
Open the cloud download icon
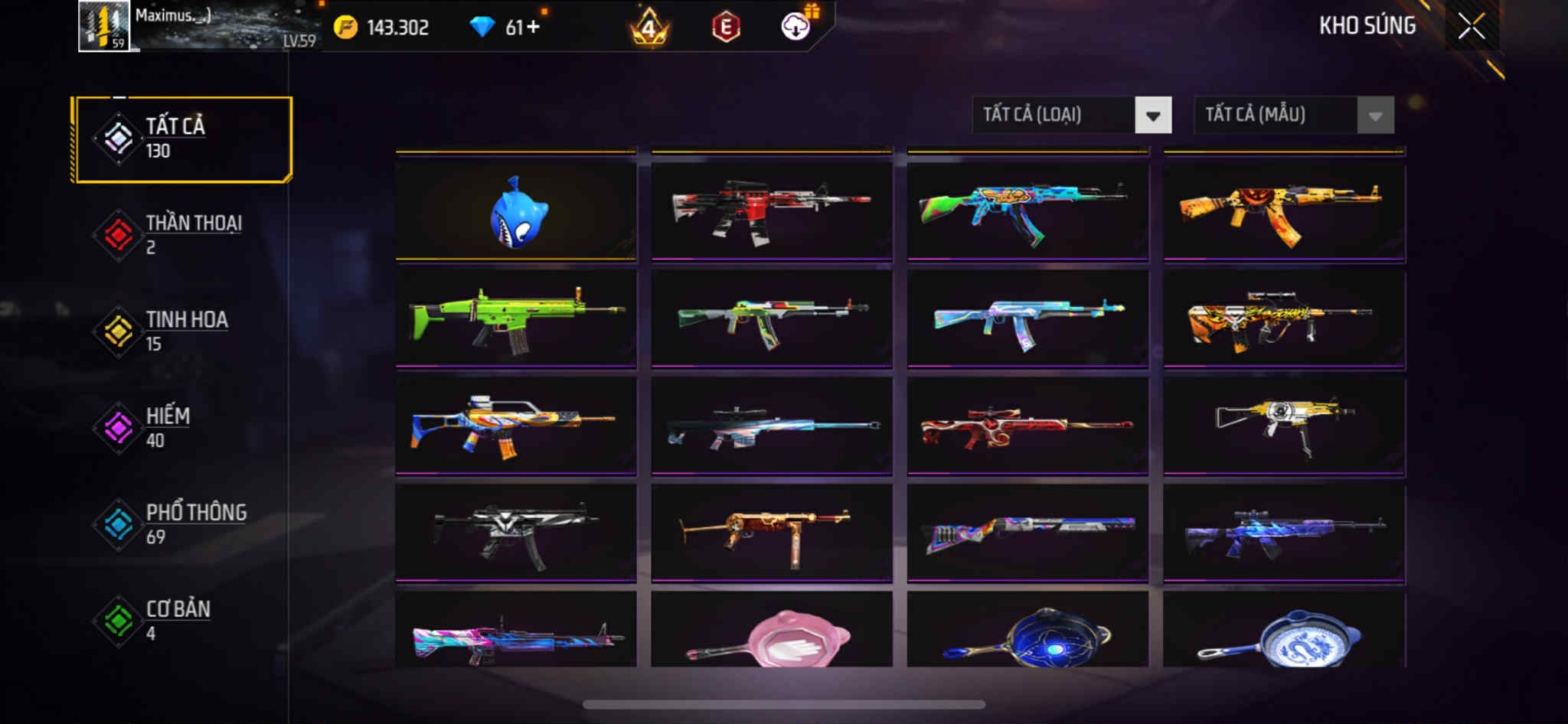[x=796, y=28]
